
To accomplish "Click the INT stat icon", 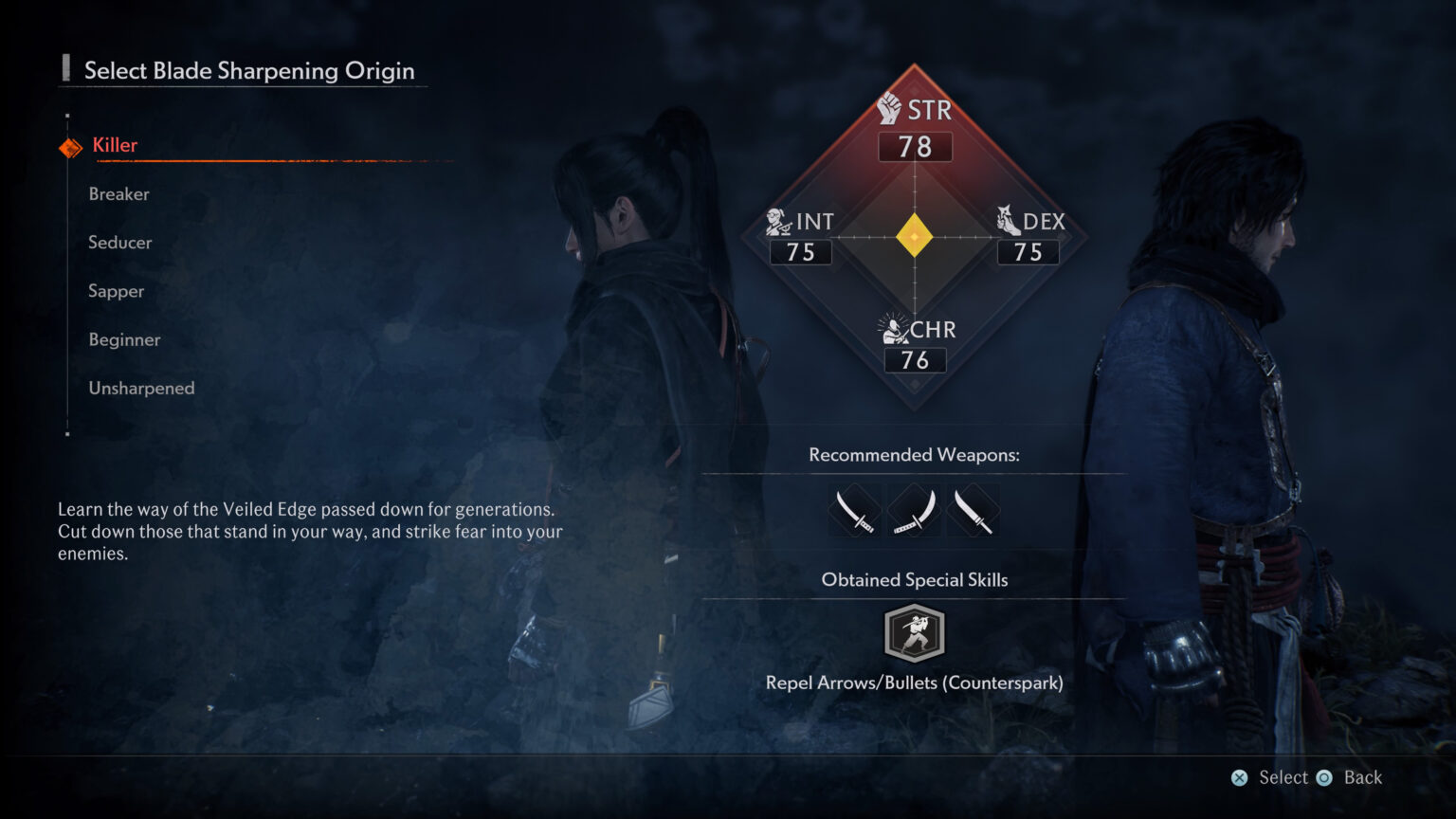I will pos(777,221).
